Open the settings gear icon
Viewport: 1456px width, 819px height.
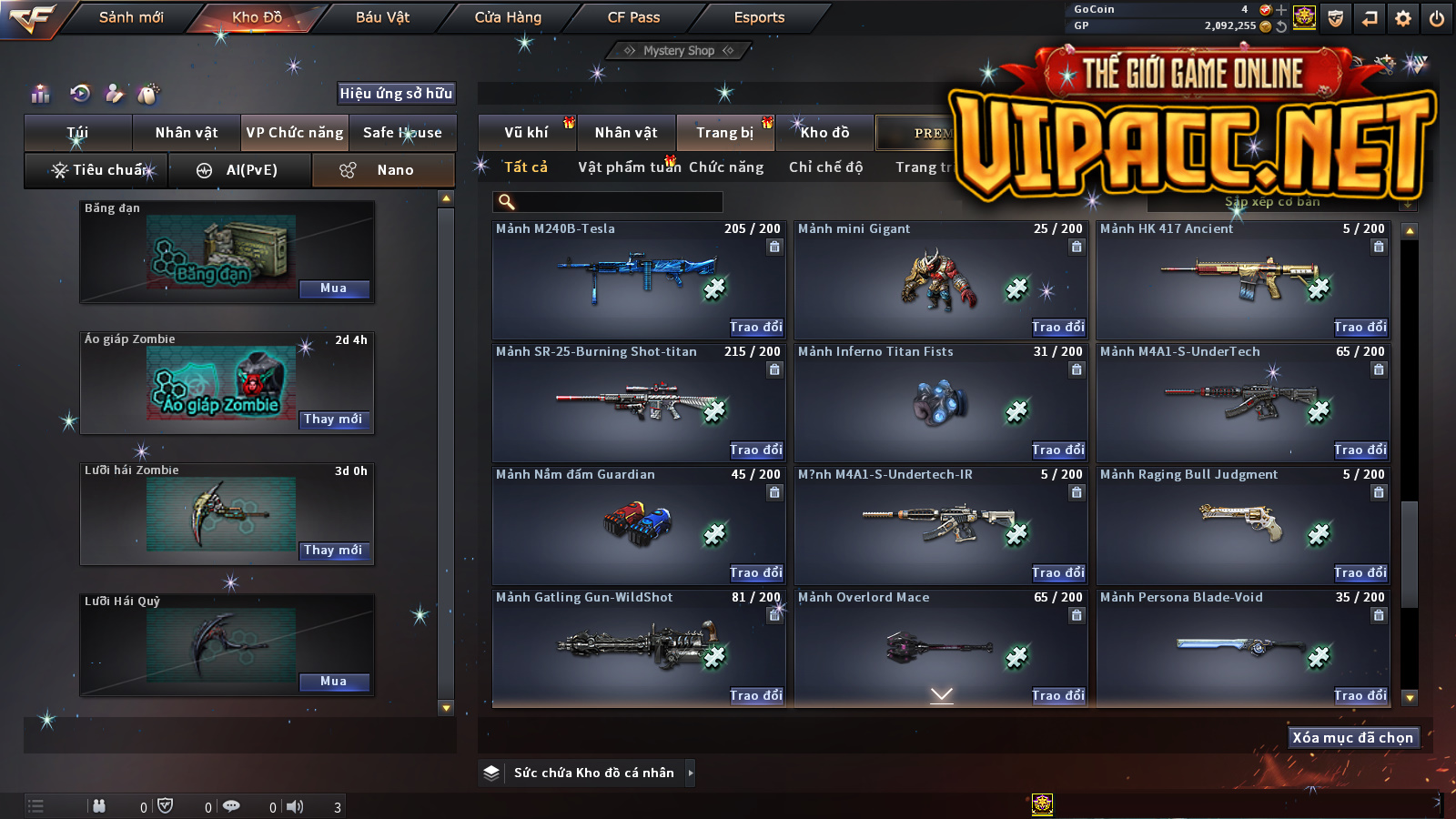1403,18
